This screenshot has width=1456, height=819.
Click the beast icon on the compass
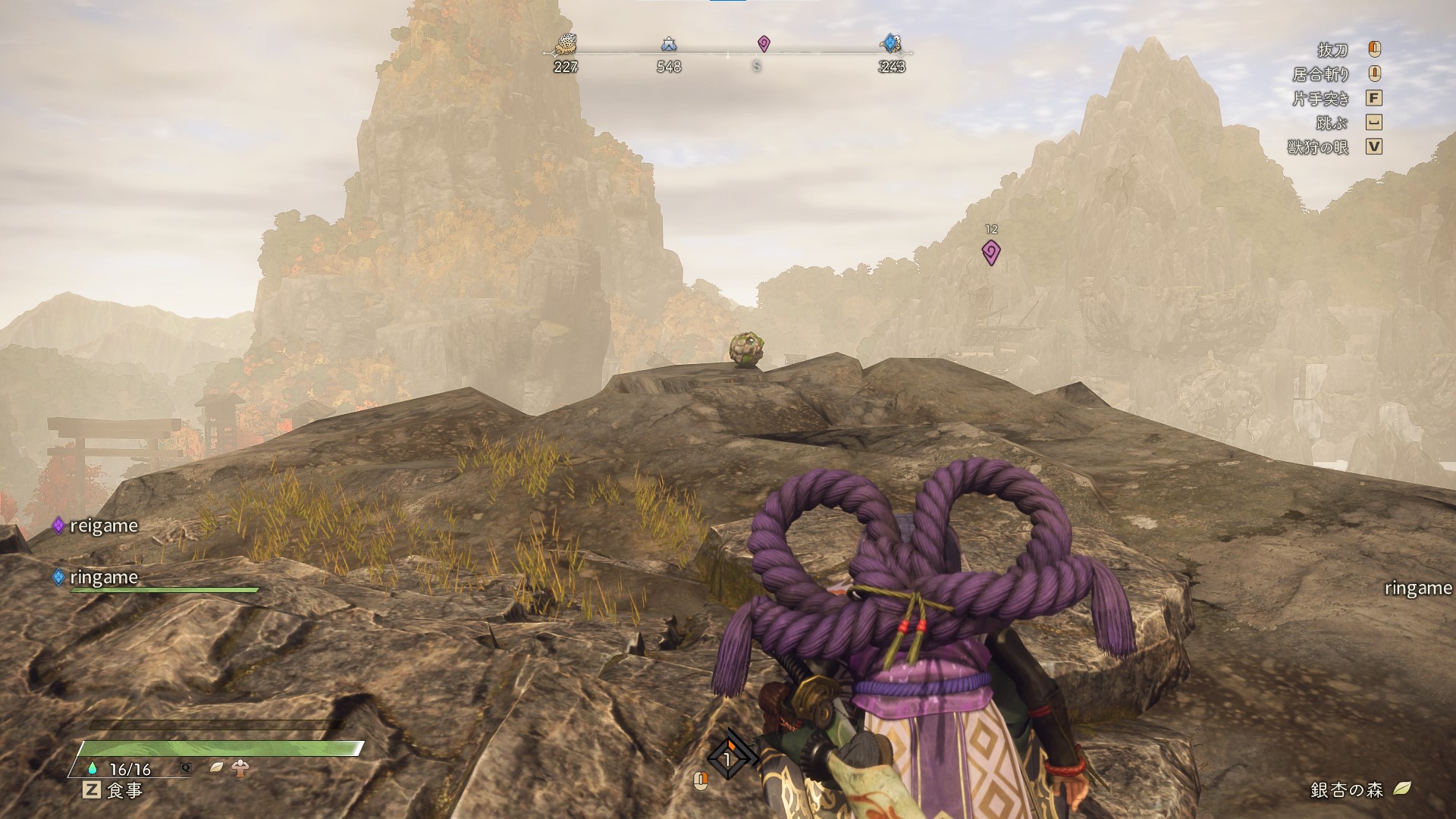coord(566,45)
